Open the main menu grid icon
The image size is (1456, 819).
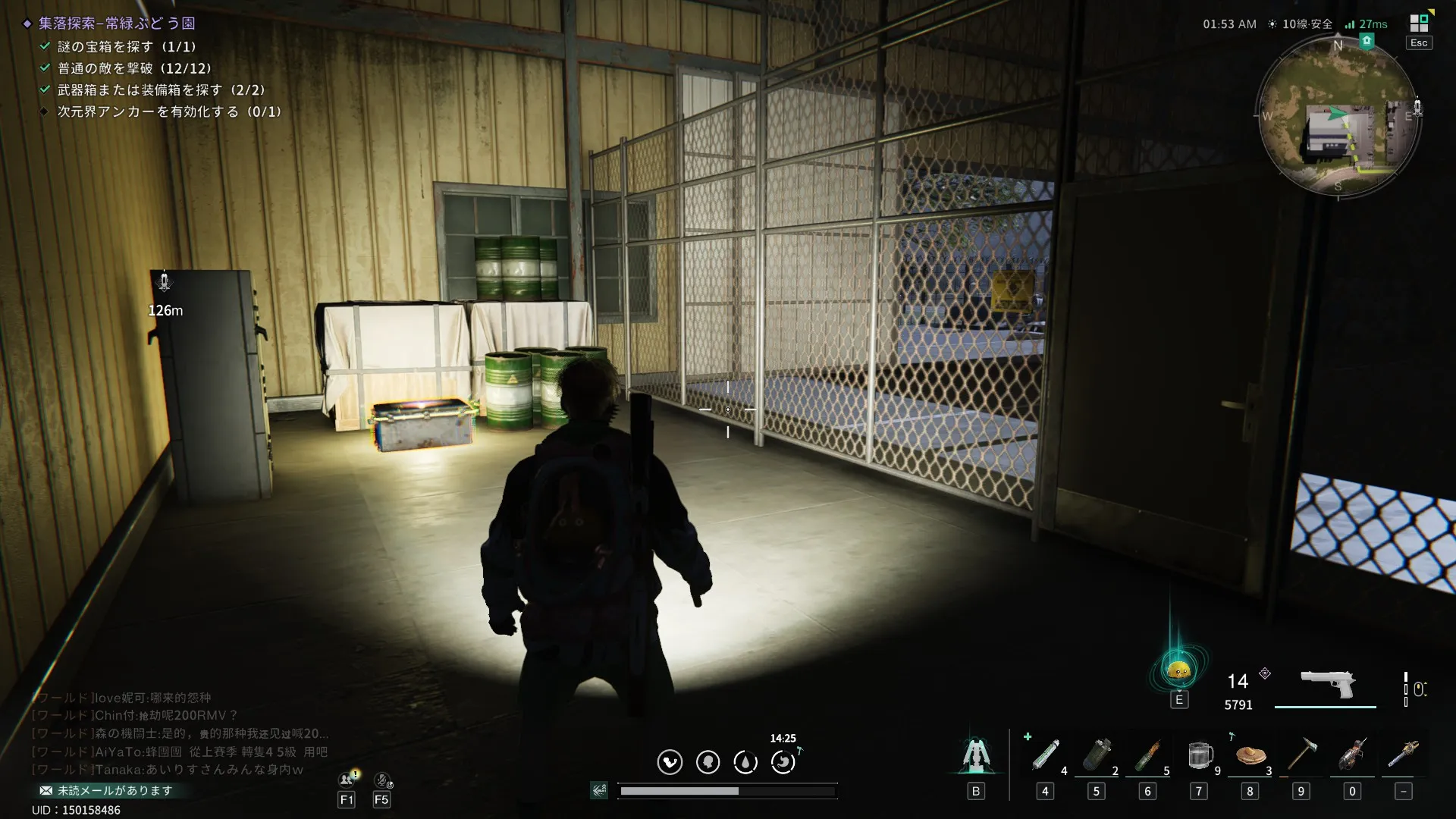click(1418, 24)
